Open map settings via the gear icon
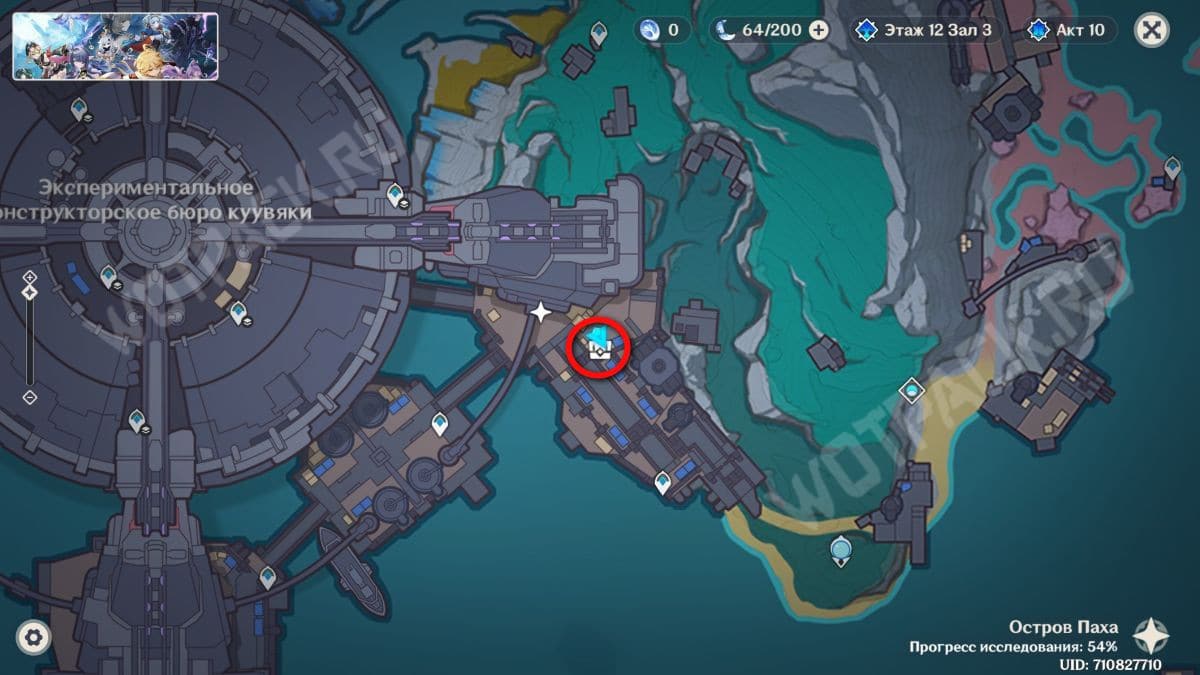This screenshot has height=675, width=1200. click(34, 636)
